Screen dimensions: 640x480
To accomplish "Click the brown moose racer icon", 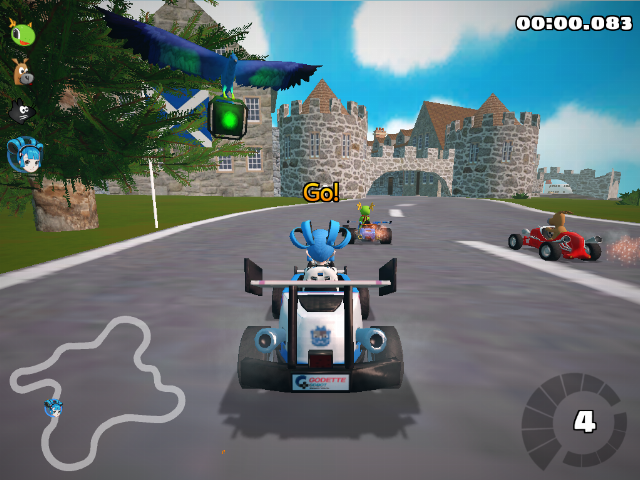I will [21, 71].
